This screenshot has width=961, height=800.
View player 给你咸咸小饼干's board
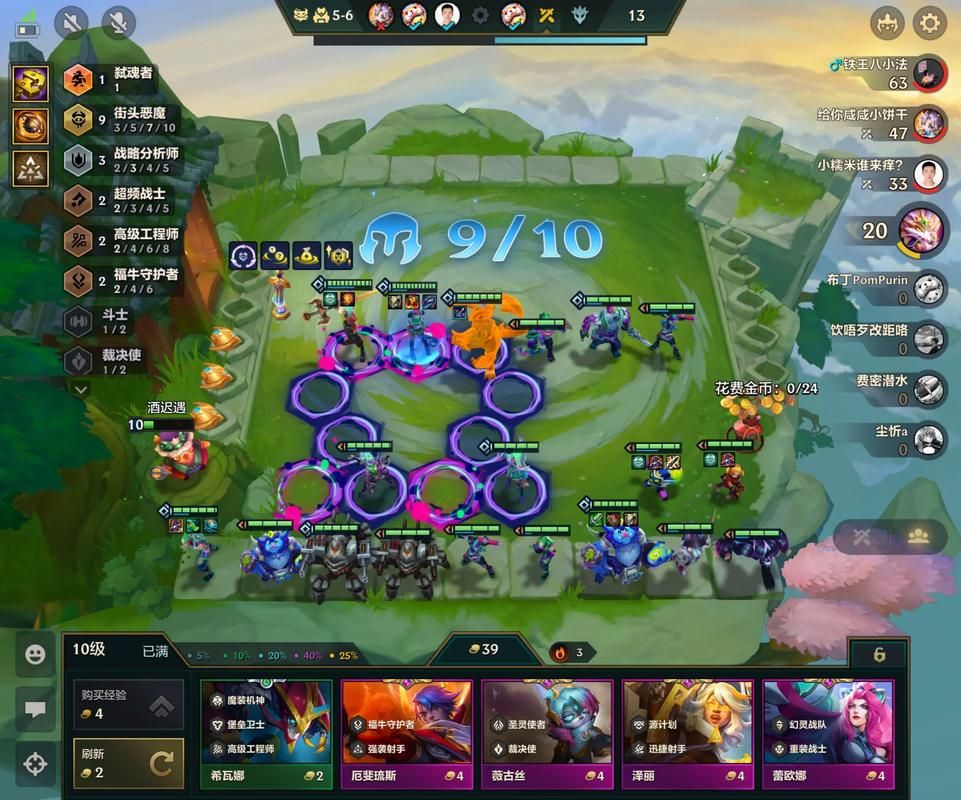[x=929, y=124]
